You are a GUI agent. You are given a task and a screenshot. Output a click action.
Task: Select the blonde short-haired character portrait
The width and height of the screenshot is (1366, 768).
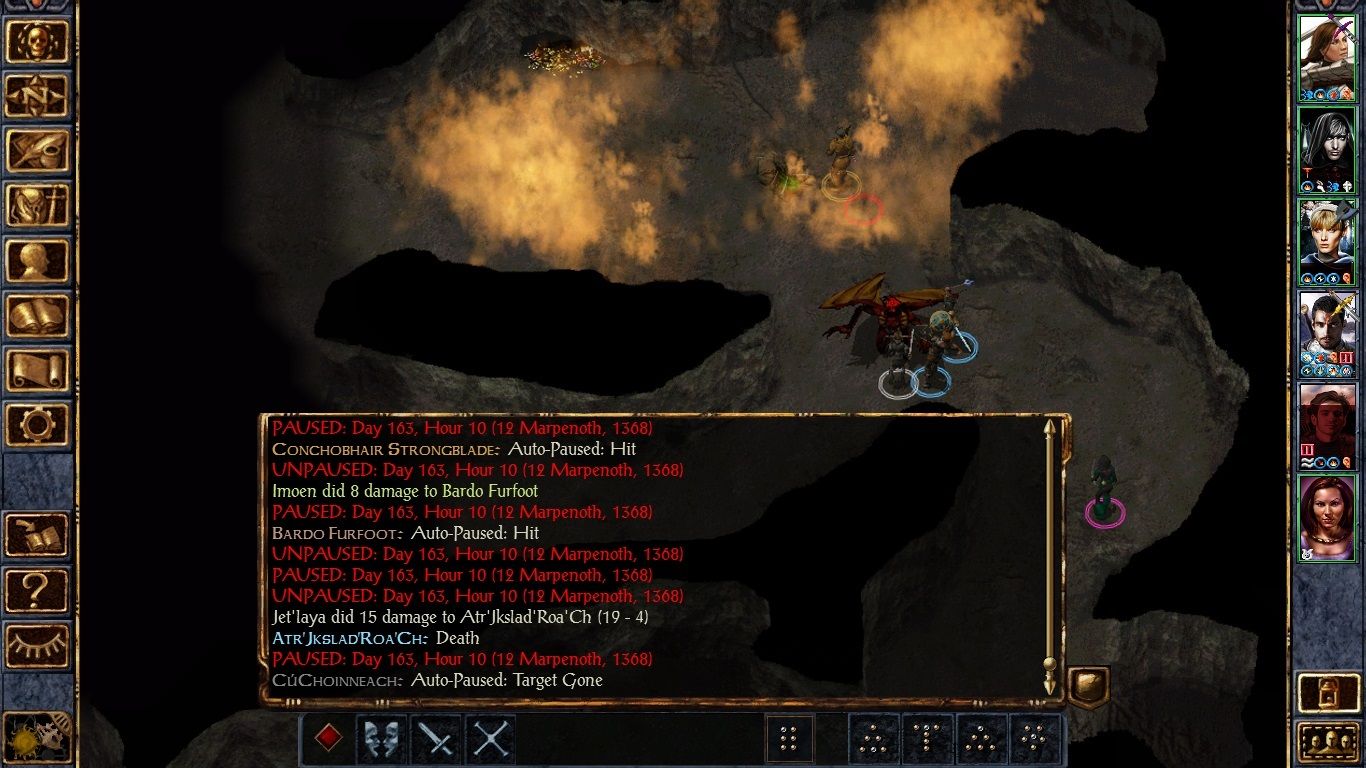click(x=1326, y=241)
